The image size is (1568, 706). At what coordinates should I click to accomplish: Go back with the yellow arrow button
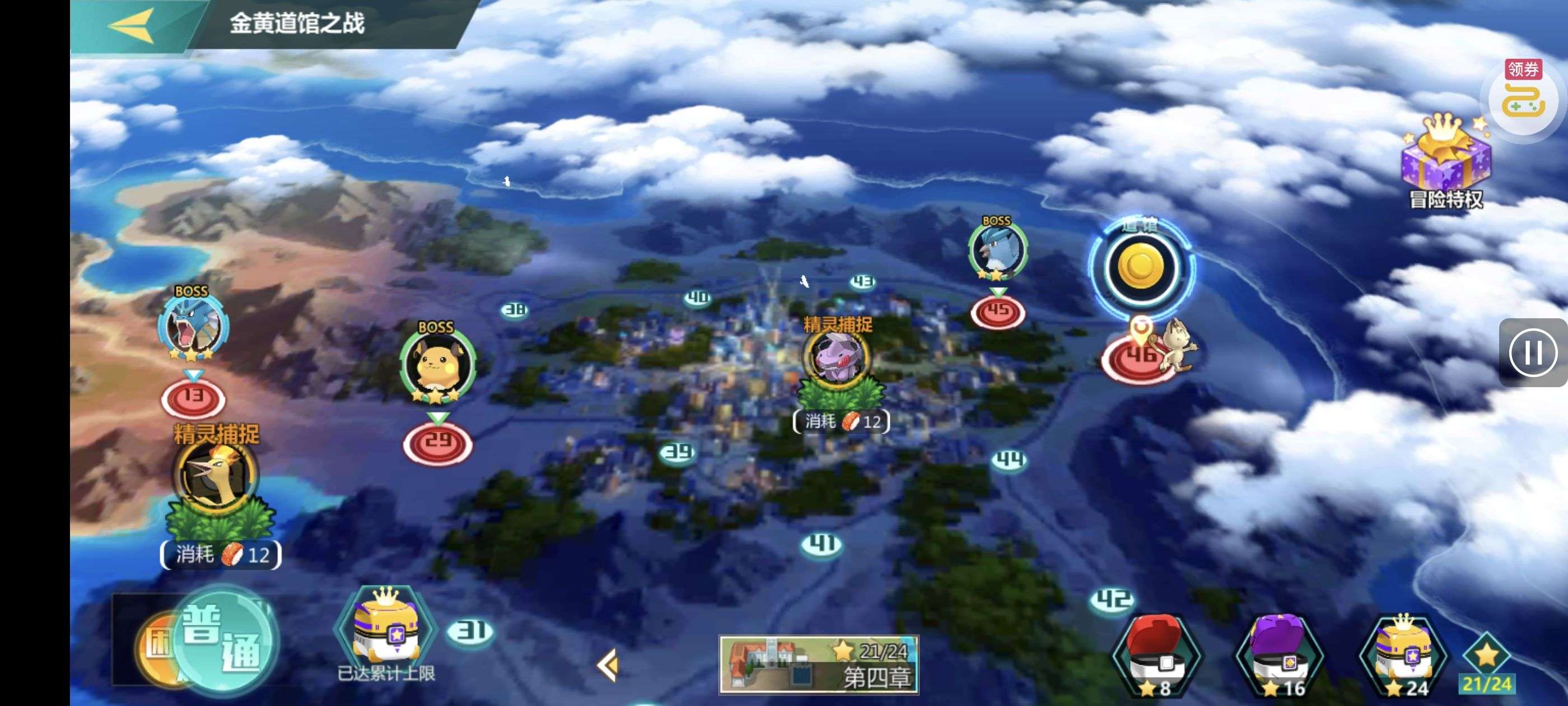point(132,26)
